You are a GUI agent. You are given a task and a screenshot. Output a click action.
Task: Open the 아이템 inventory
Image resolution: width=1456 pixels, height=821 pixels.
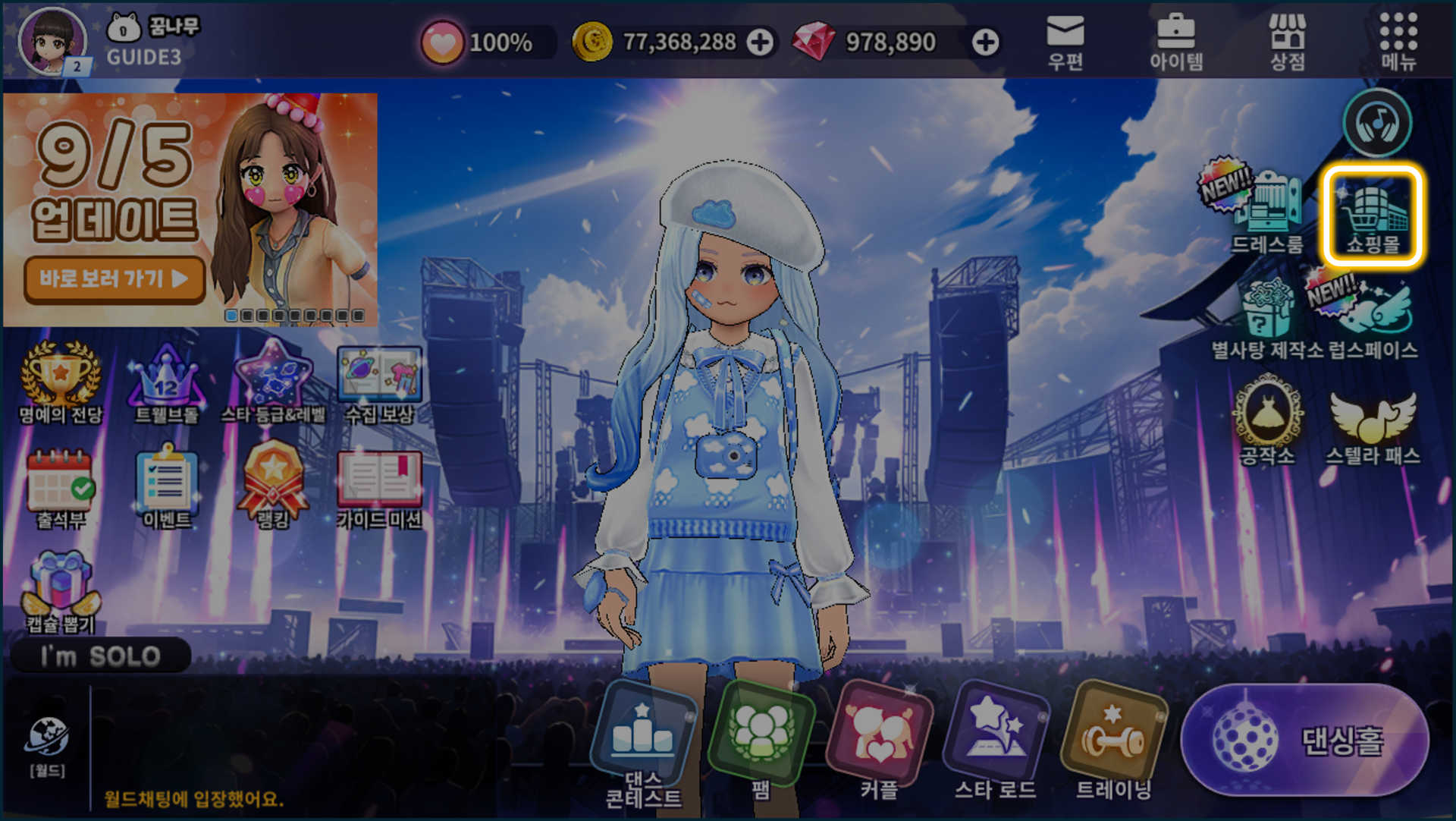click(x=1175, y=42)
